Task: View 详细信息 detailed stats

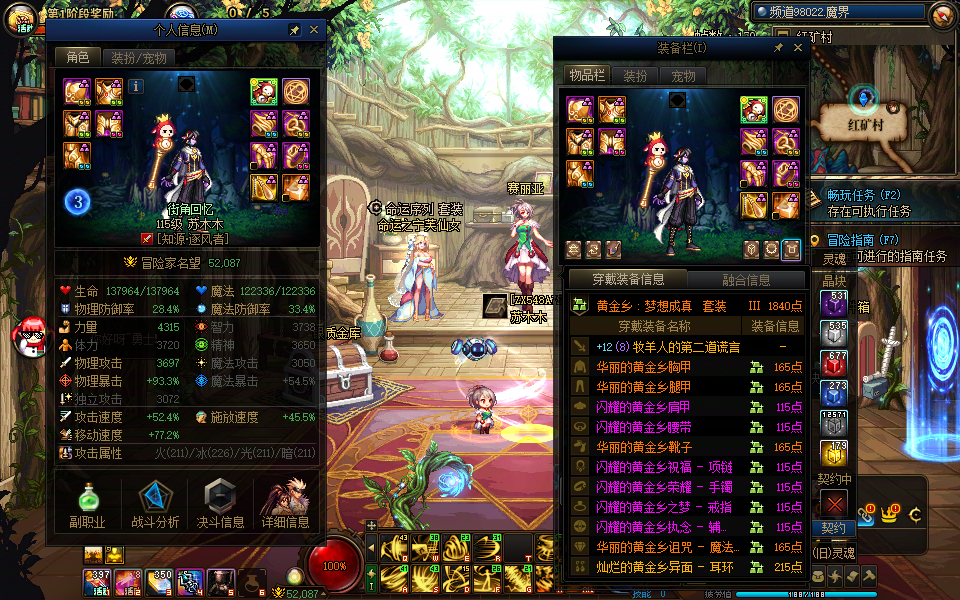Action: point(286,505)
